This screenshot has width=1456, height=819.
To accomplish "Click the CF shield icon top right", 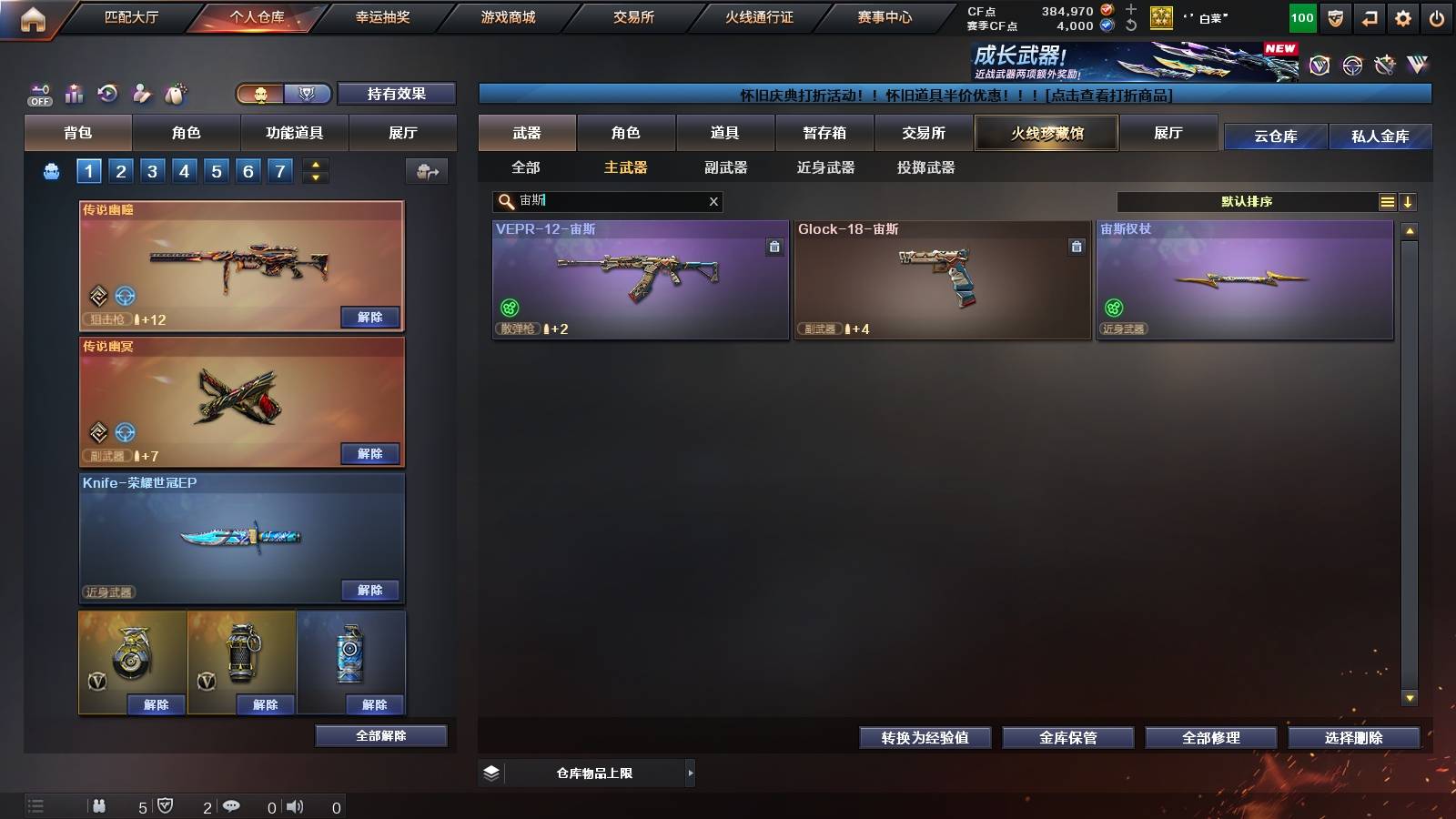I will (1334, 16).
